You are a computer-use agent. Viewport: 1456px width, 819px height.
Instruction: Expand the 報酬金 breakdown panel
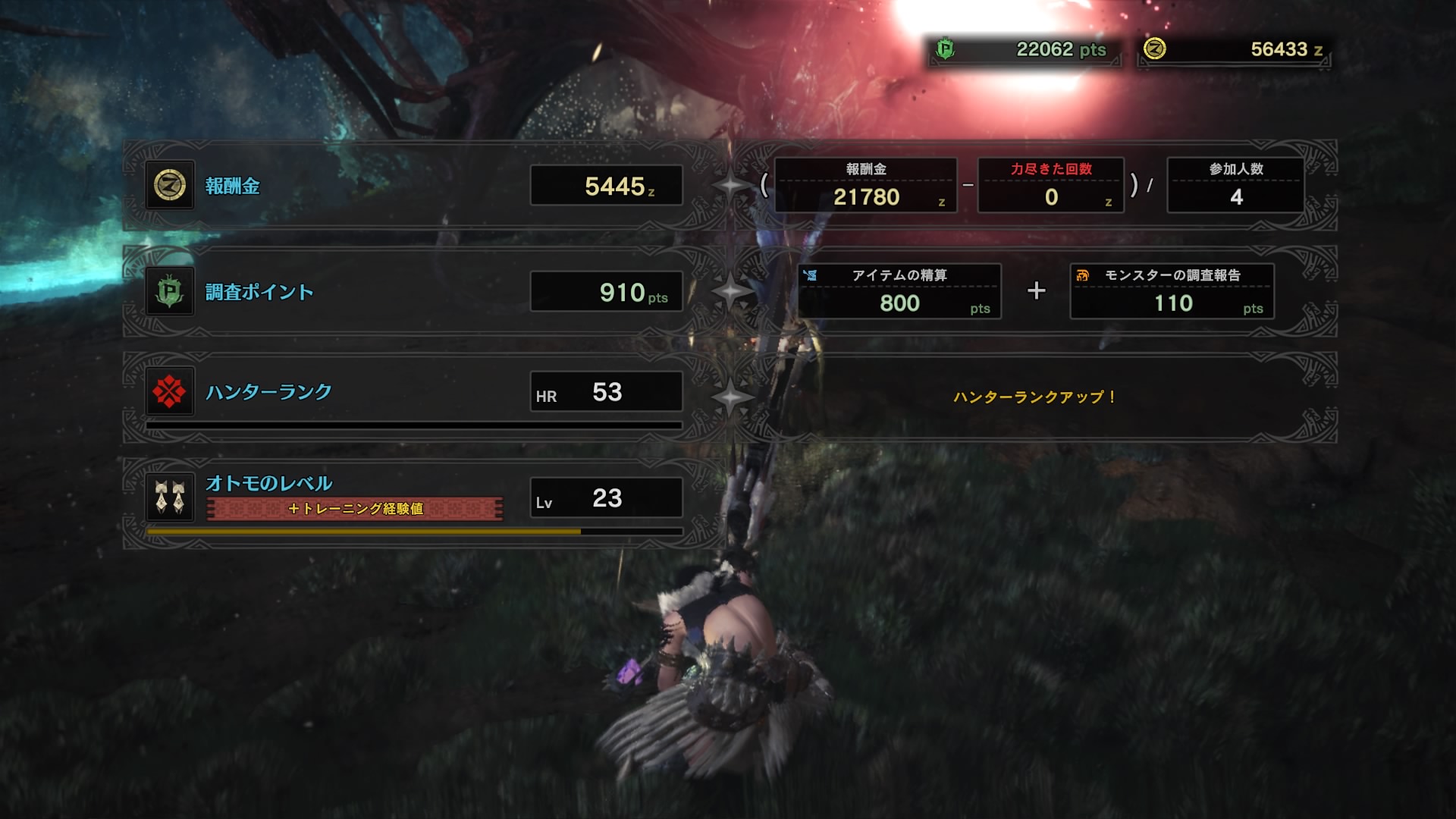click(x=865, y=184)
